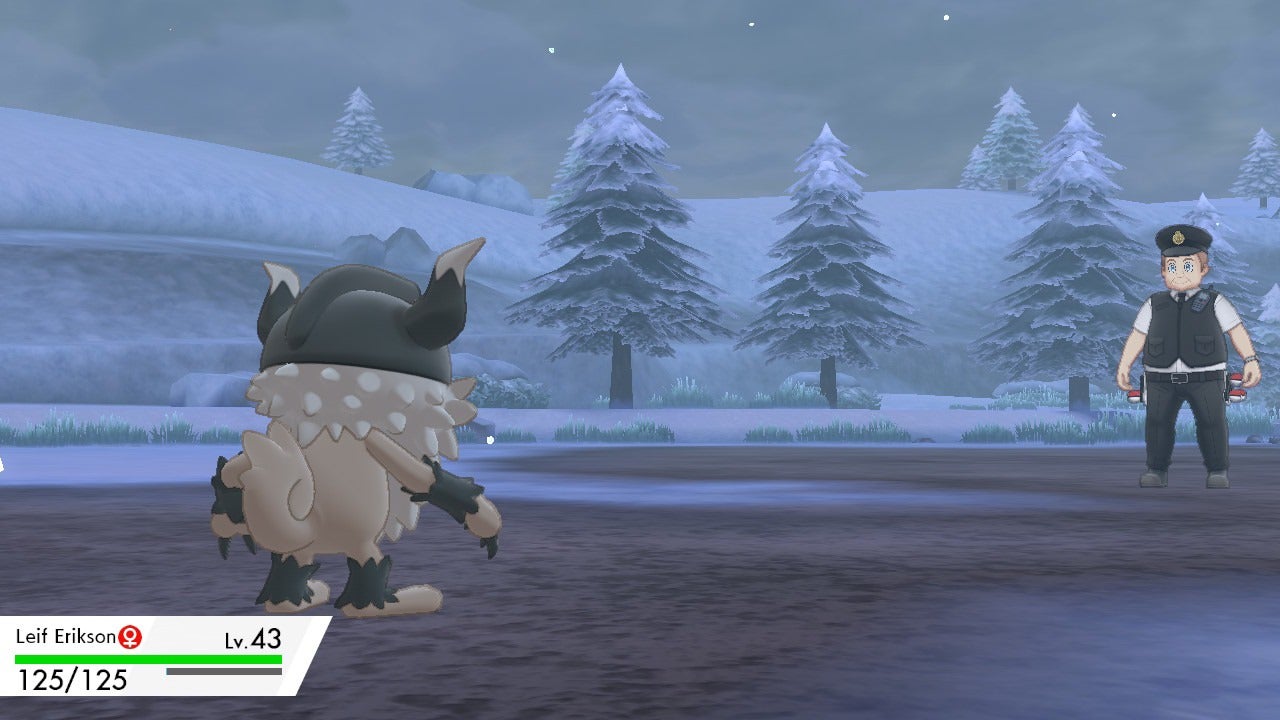1280x720 pixels.
Task: Click the green HP bar
Action: pyautogui.click(x=150, y=658)
